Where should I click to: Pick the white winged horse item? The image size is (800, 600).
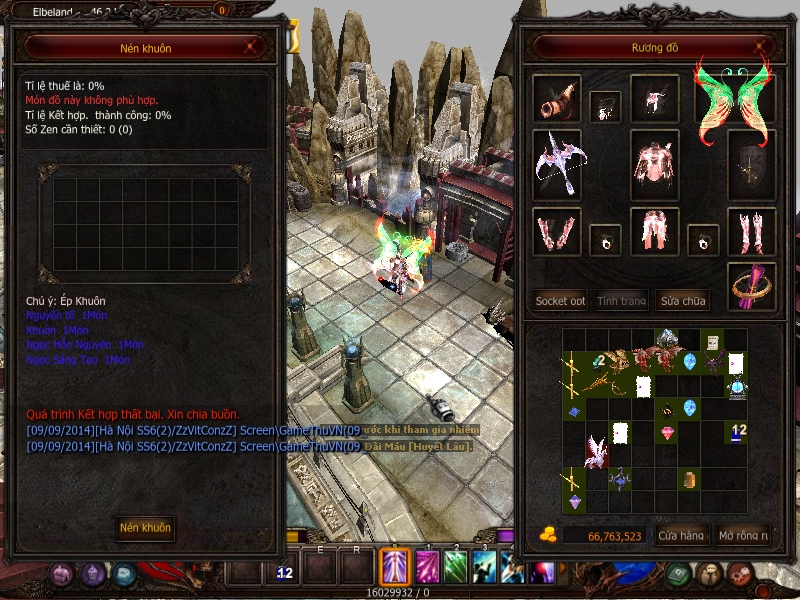click(x=596, y=448)
